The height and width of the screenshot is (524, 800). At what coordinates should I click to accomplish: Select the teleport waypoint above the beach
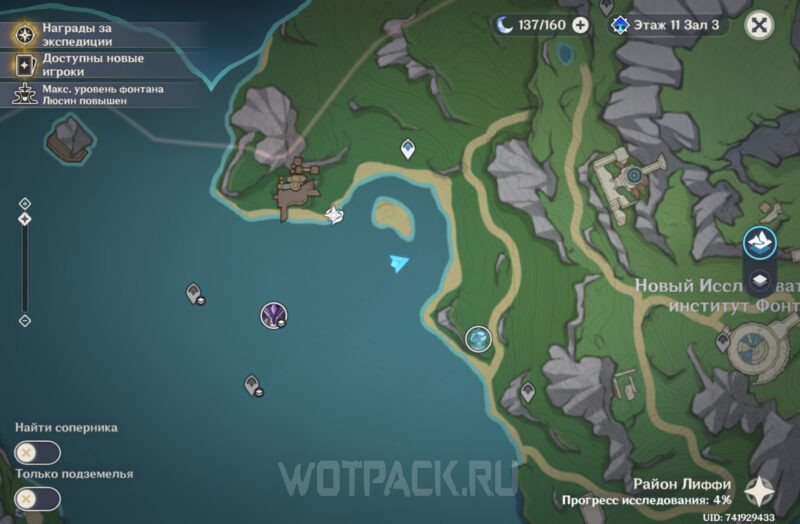coord(408,149)
